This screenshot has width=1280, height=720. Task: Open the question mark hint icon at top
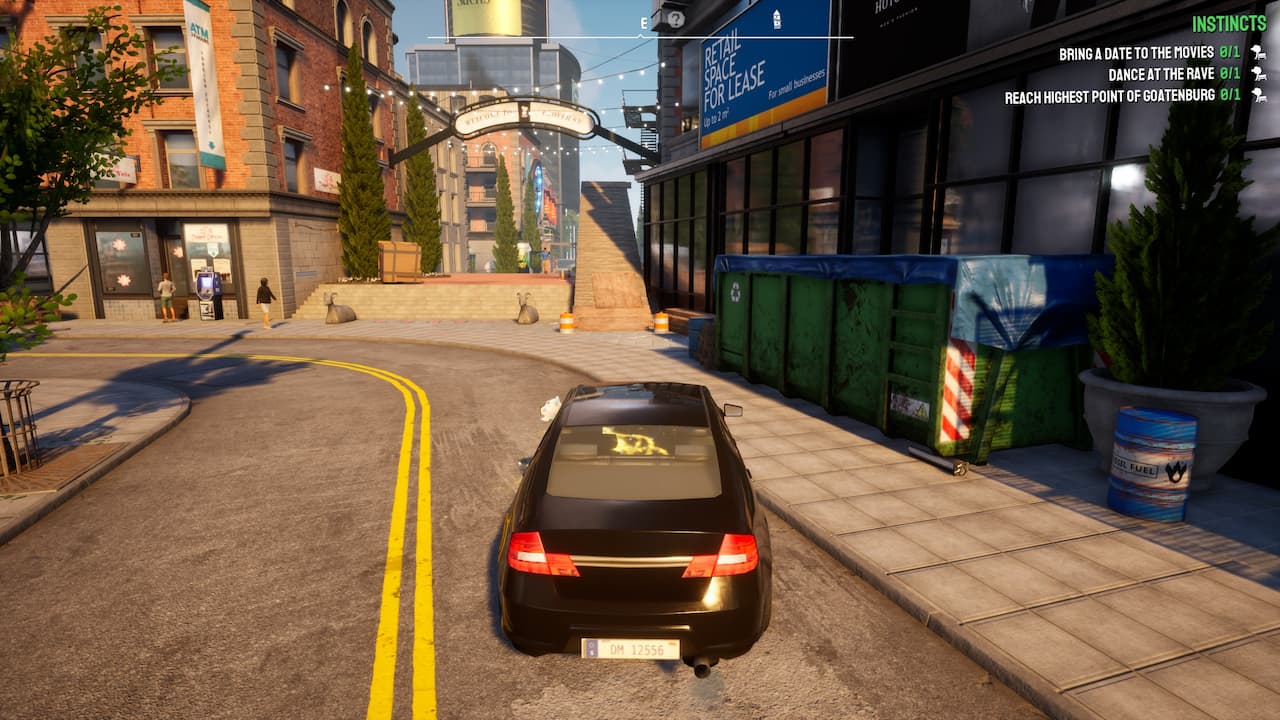[x=676, y=18]
